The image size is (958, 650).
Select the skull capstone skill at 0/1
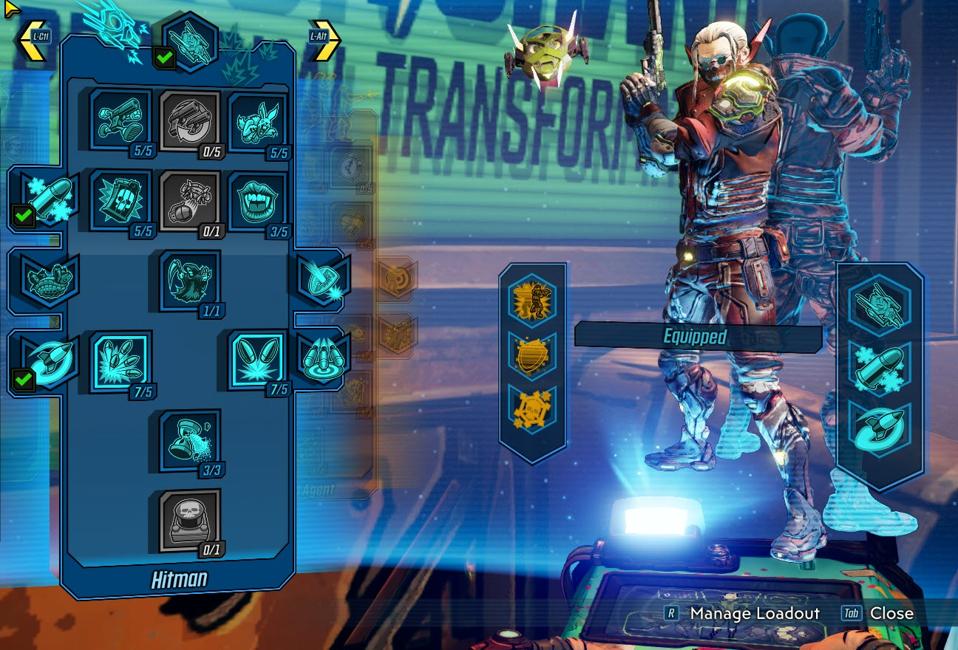190,519
